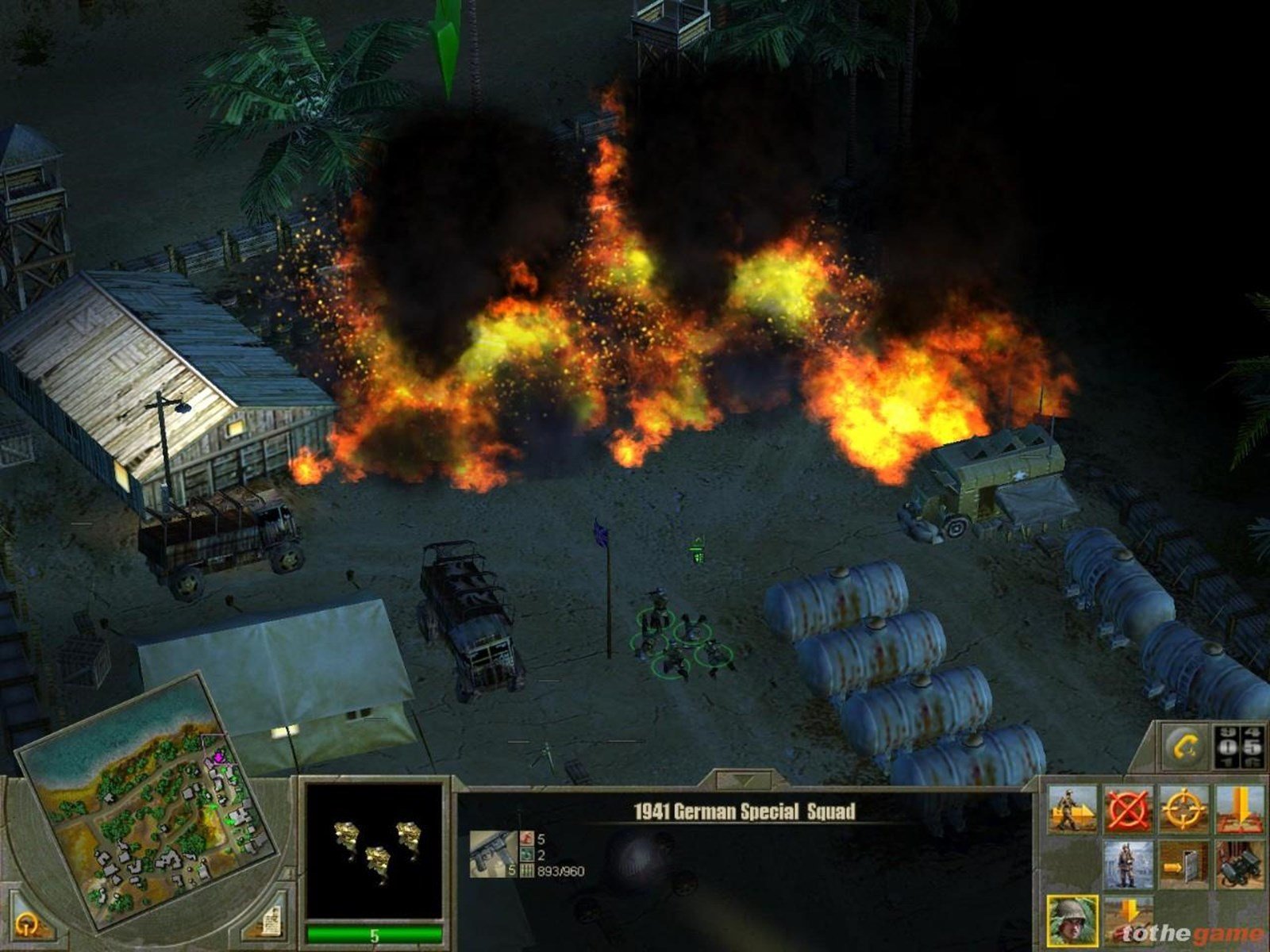Click the red grenade count icon
This screenshot has height=952, width=1270.
pos(525,839)
